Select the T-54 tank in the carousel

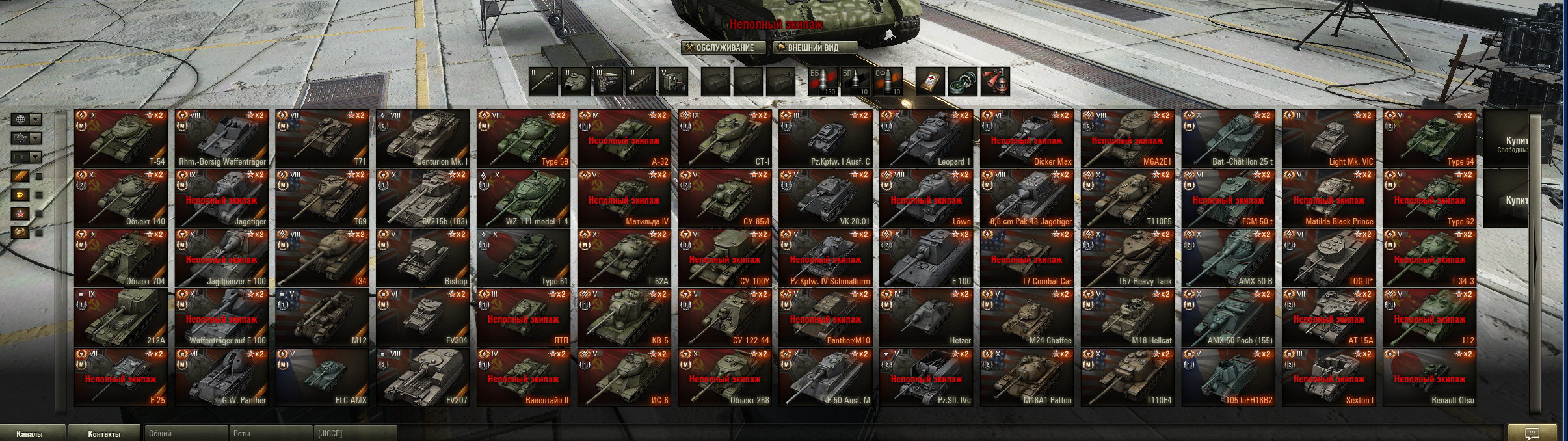tap(122, 139)
